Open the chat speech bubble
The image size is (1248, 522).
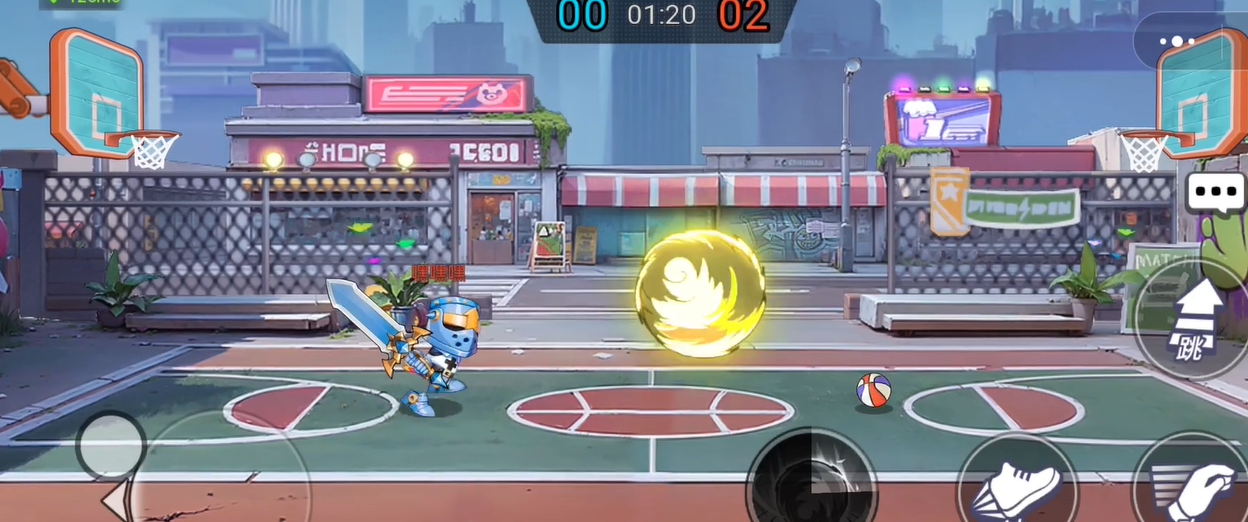pyautogui.click(x=1215, y=193)
